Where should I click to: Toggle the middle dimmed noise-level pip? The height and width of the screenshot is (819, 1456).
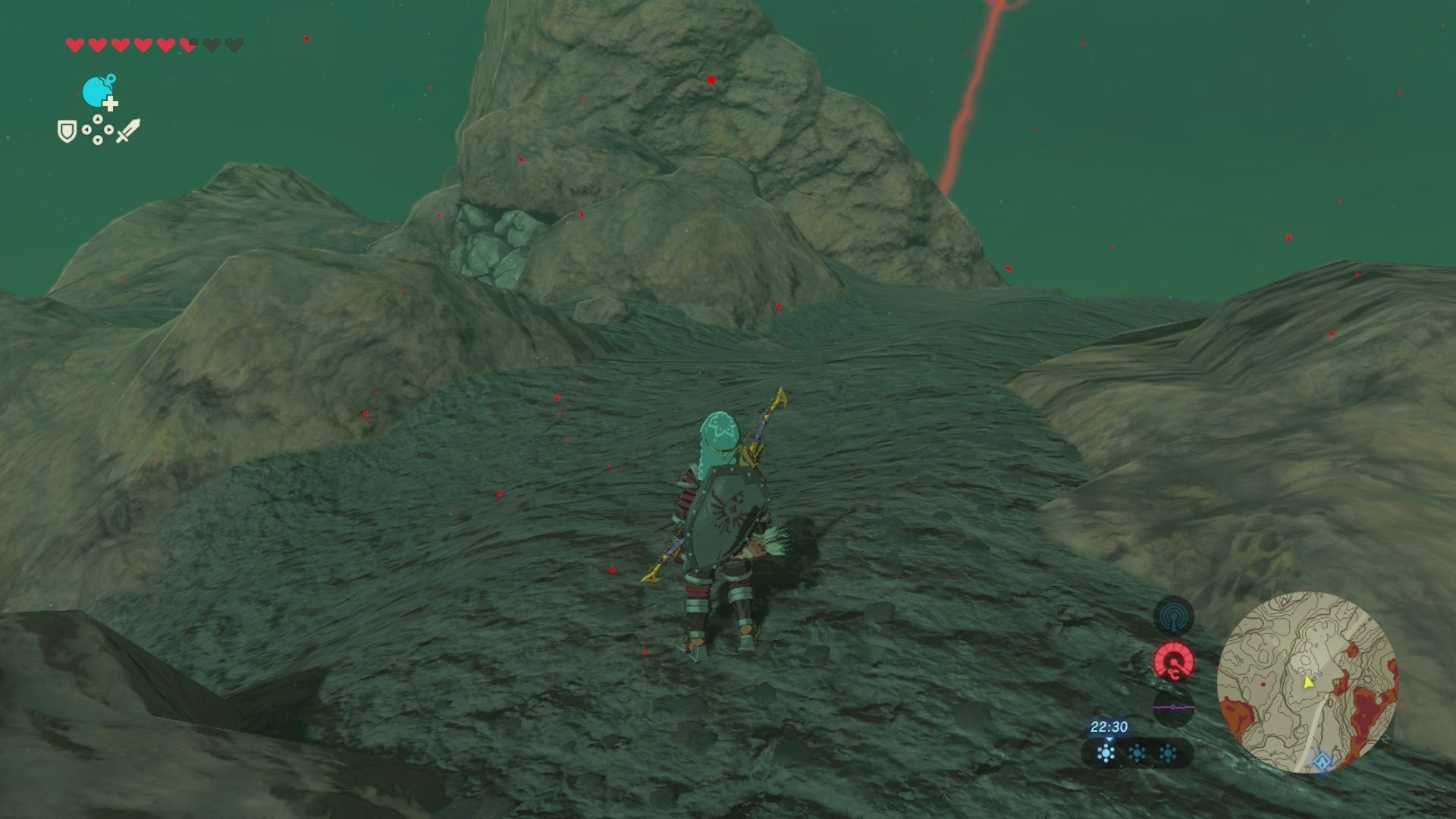(x=1137, y=754)
